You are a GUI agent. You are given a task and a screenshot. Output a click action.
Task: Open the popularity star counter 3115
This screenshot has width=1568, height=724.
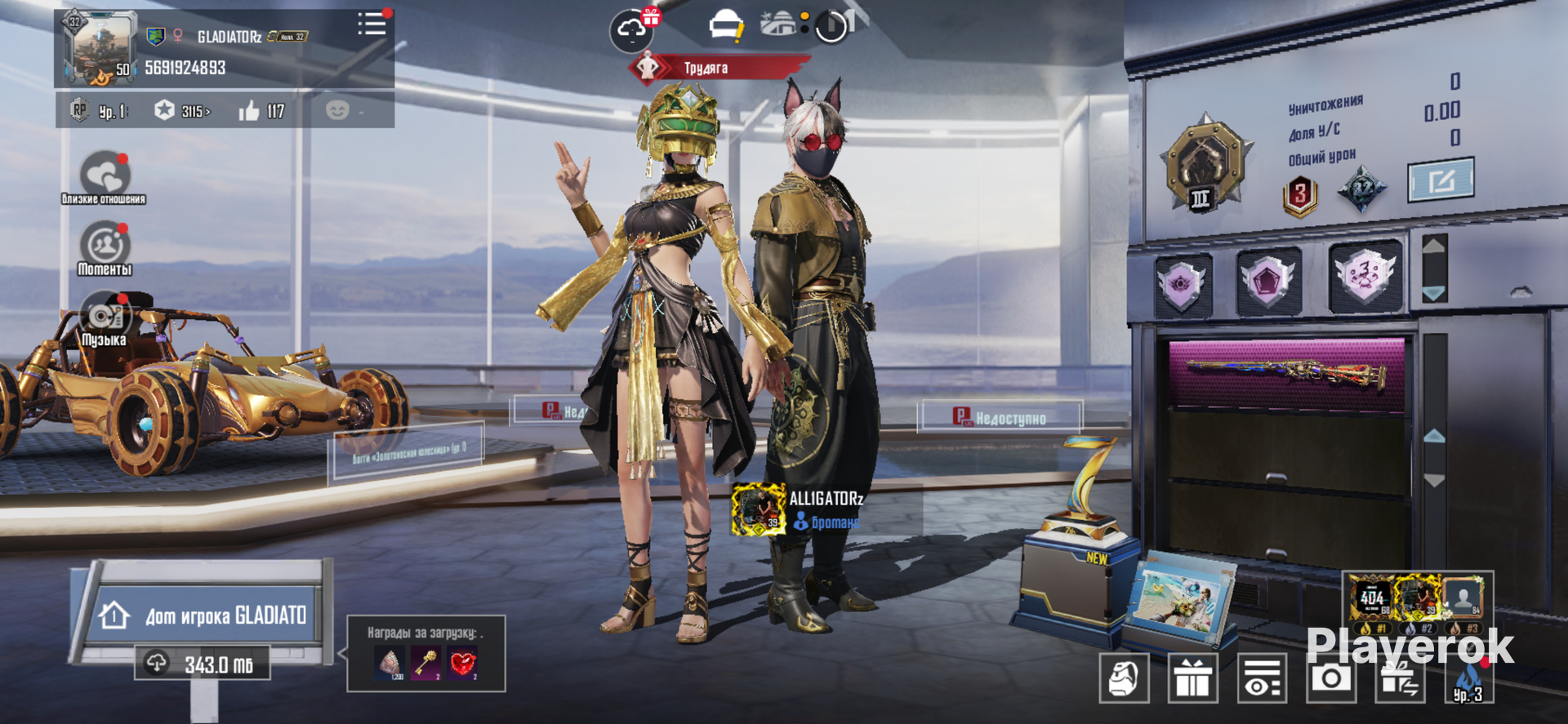click(x=182, y=111)
